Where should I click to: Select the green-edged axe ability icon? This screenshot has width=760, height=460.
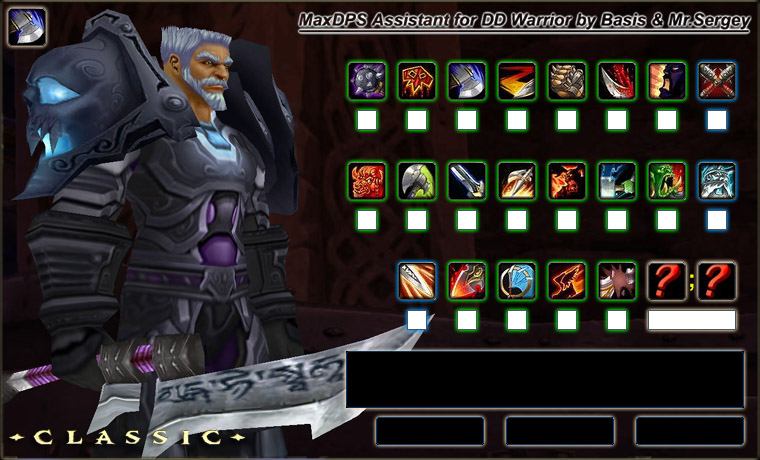[x=417, y=181]
